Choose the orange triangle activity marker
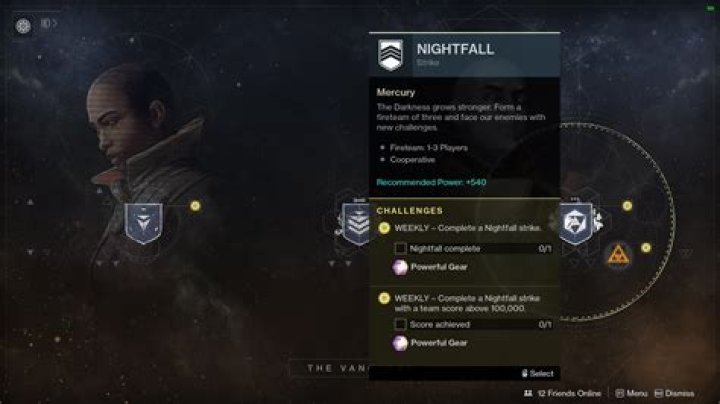The image size is (720, 404). point(617,255)
